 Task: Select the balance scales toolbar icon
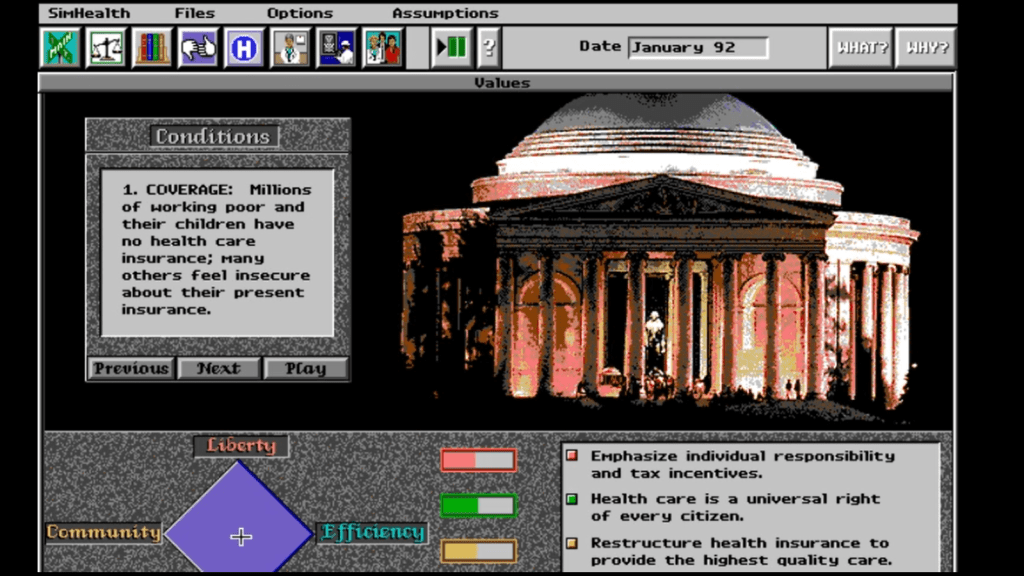[106, 48]
